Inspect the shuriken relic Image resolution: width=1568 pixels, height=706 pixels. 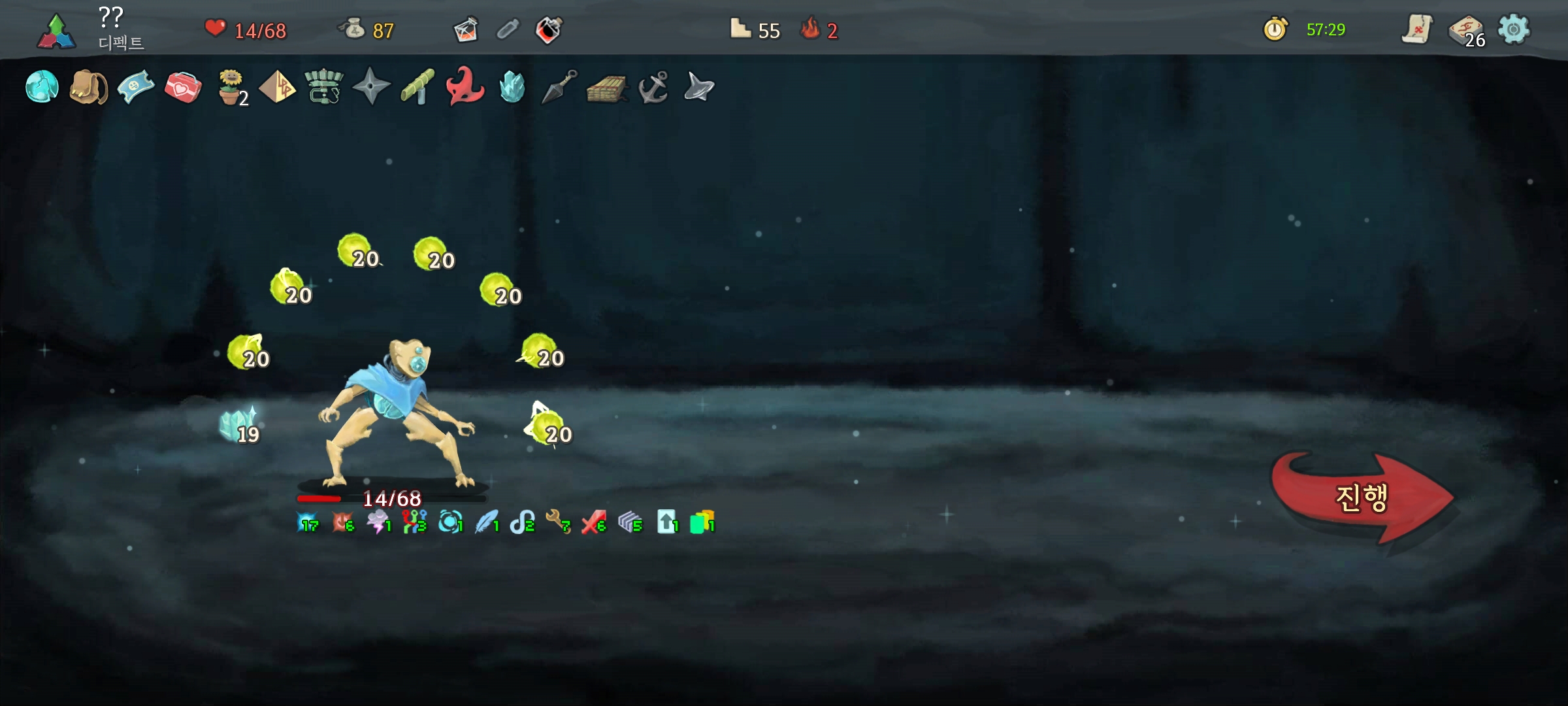(x=371, y=87)
